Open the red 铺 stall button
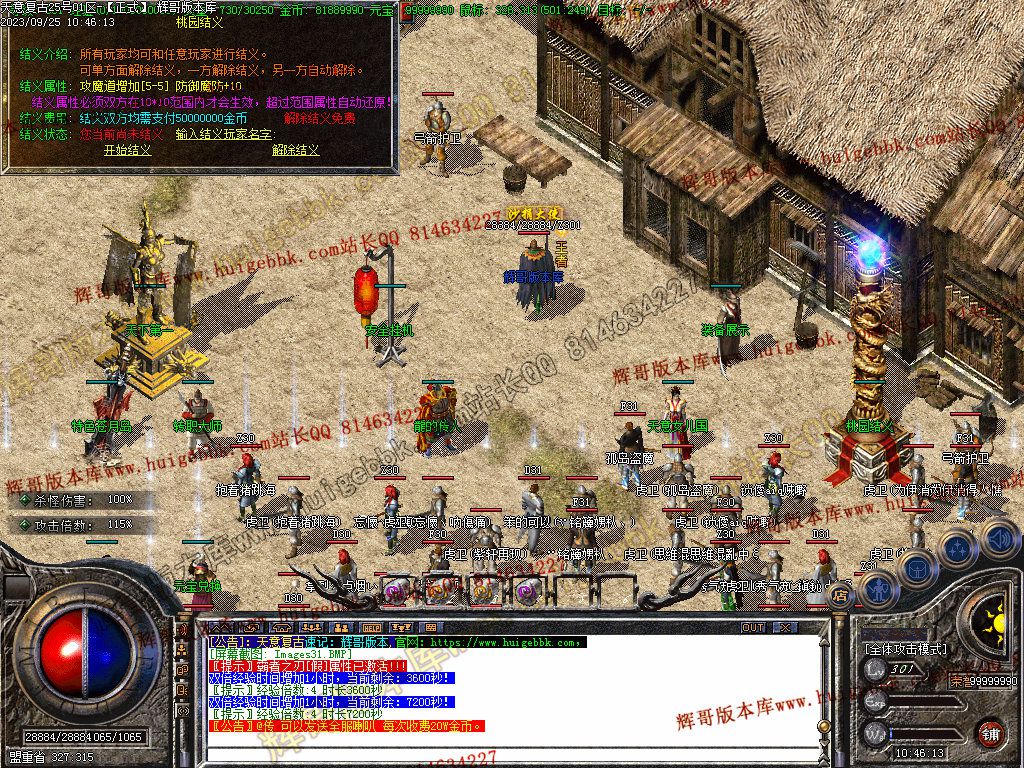 [990, 732]
